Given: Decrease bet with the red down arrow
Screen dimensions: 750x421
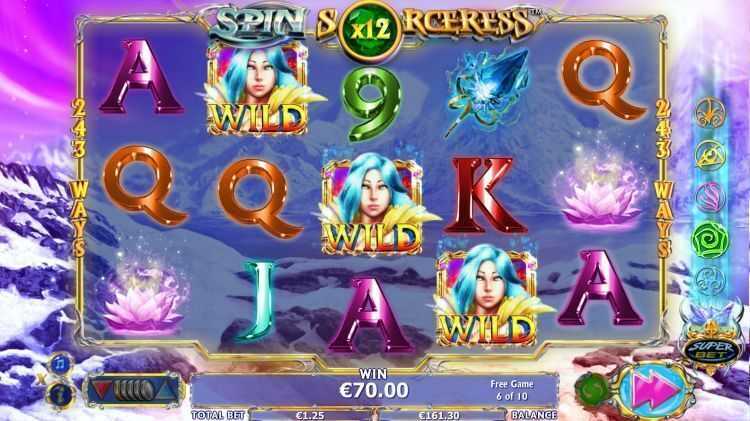Looking at the screenshot, I should (x=99, y=388).
